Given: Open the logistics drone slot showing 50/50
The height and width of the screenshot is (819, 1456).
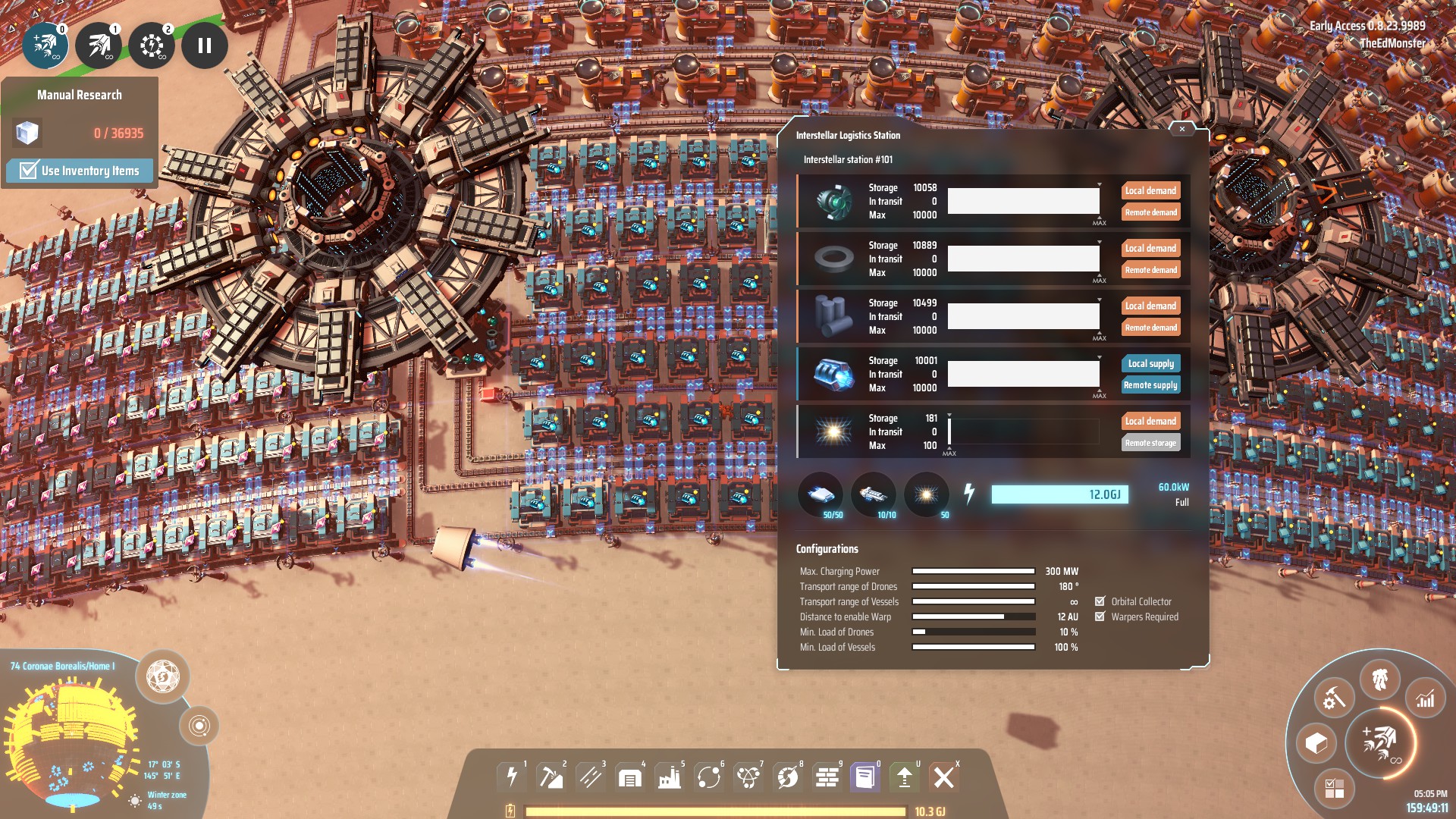Looking at the screenshot, I should [821, 495].
